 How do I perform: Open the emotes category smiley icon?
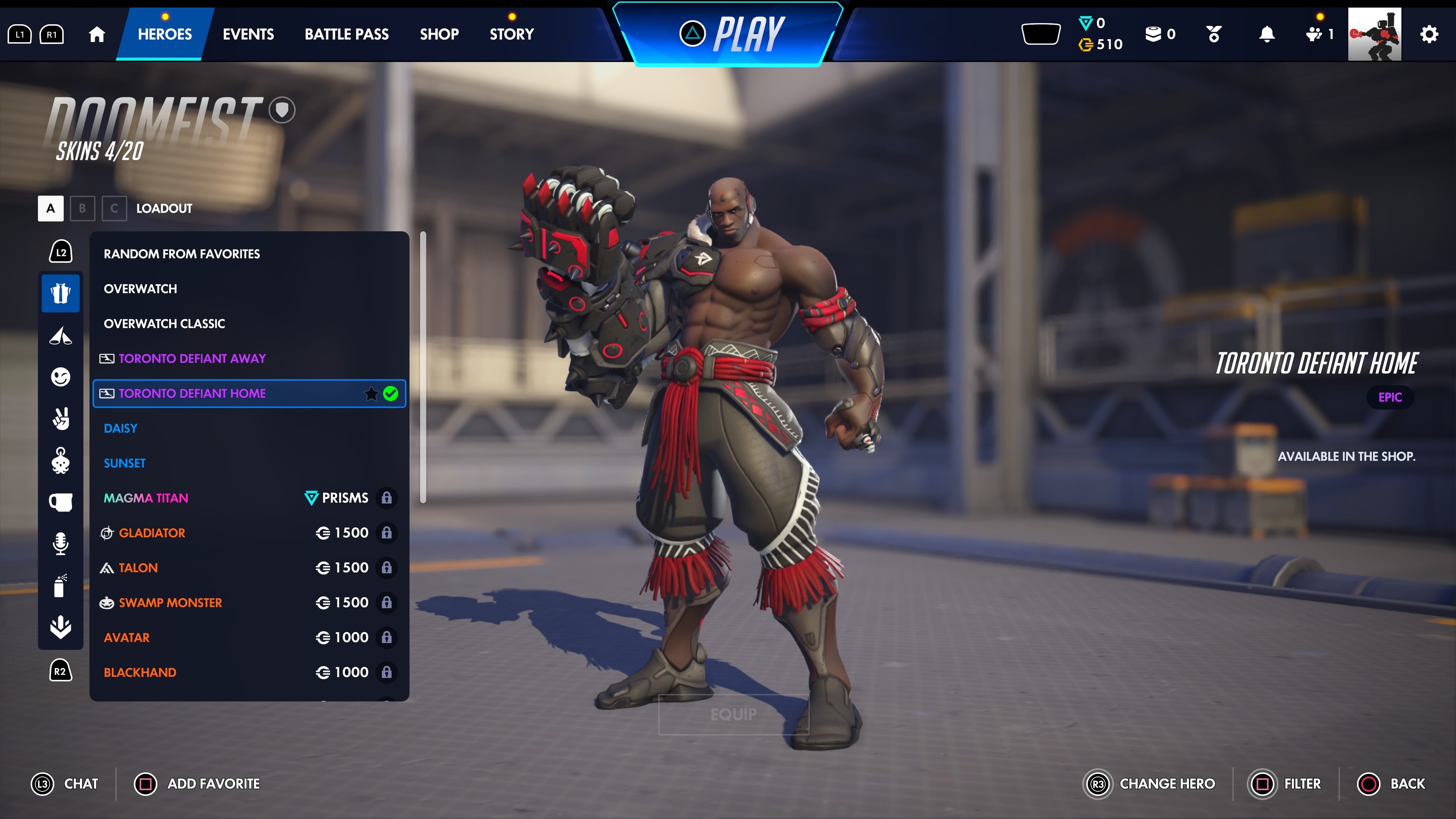click(x=61, y=377)
